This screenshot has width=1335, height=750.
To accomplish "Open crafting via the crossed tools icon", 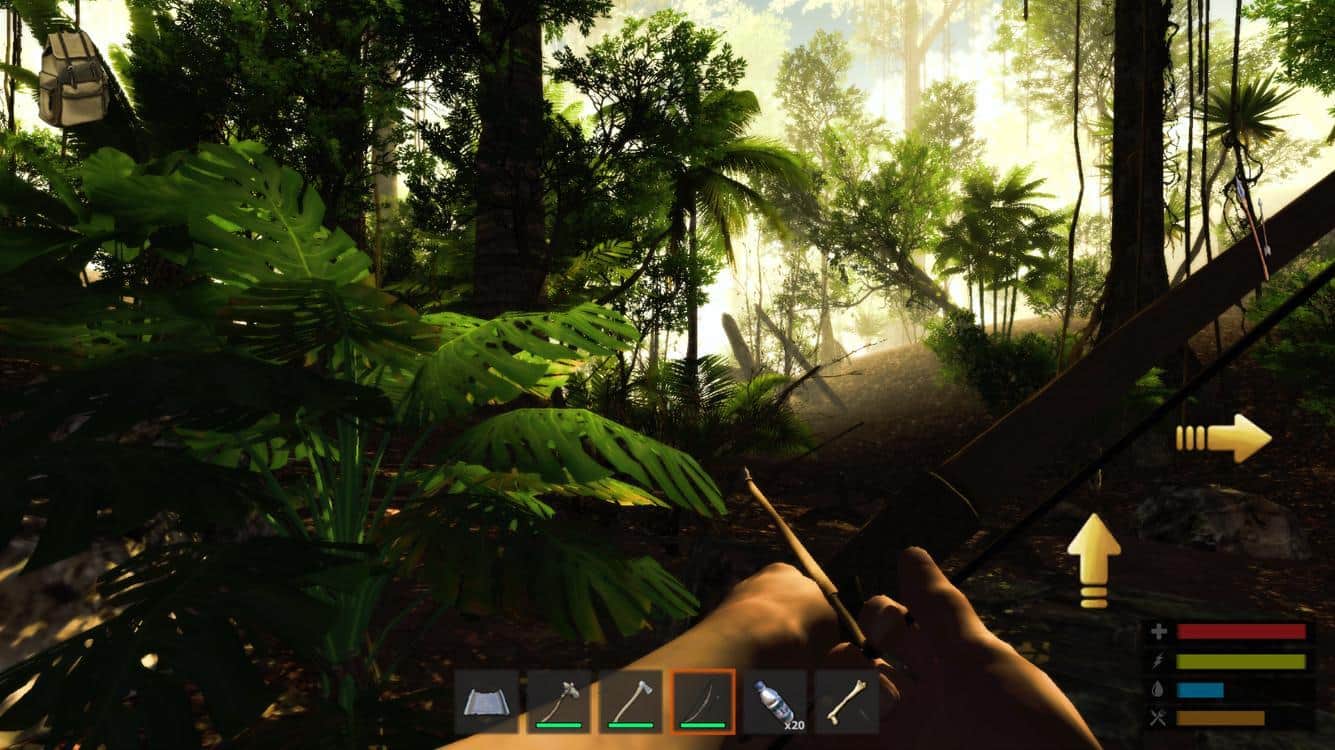I will point(1157,718).
